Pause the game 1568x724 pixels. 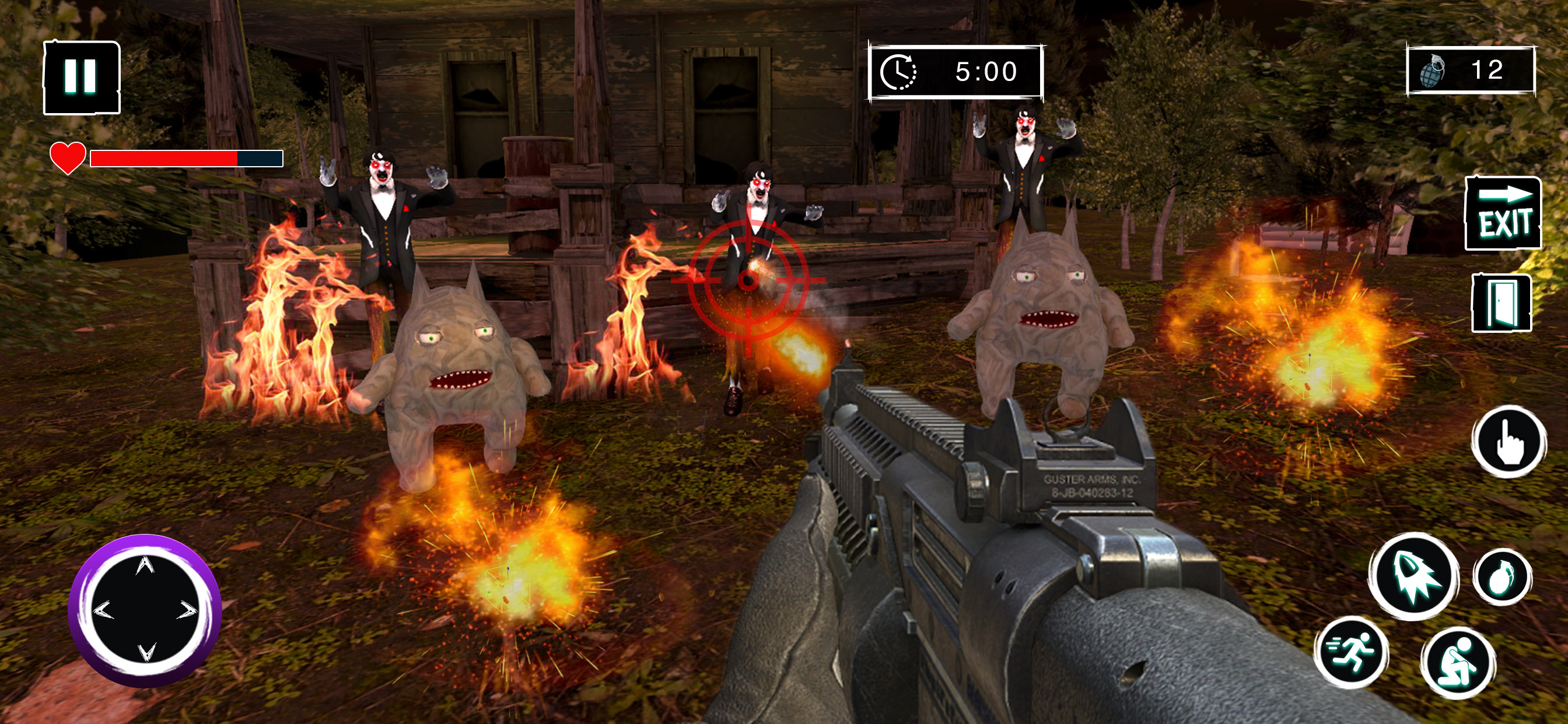coord(82,78)
